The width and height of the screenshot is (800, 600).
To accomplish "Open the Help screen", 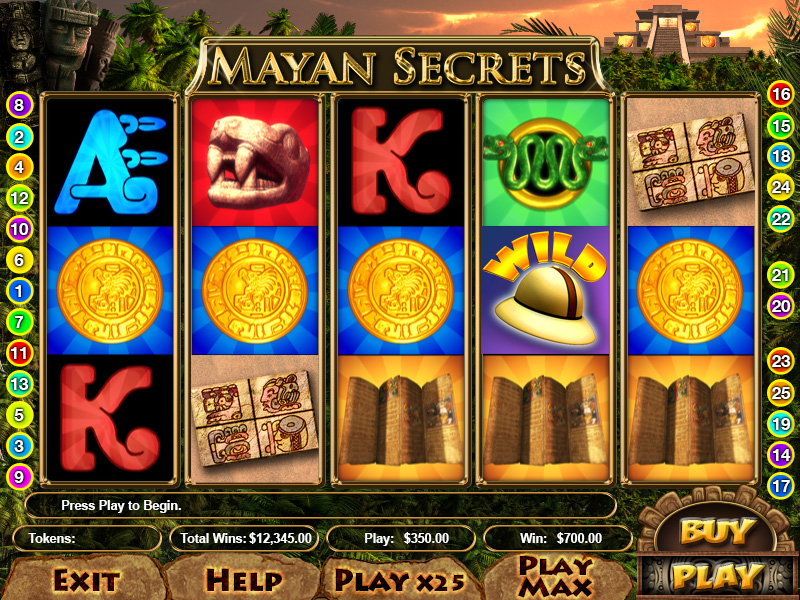I will [243, 579].
